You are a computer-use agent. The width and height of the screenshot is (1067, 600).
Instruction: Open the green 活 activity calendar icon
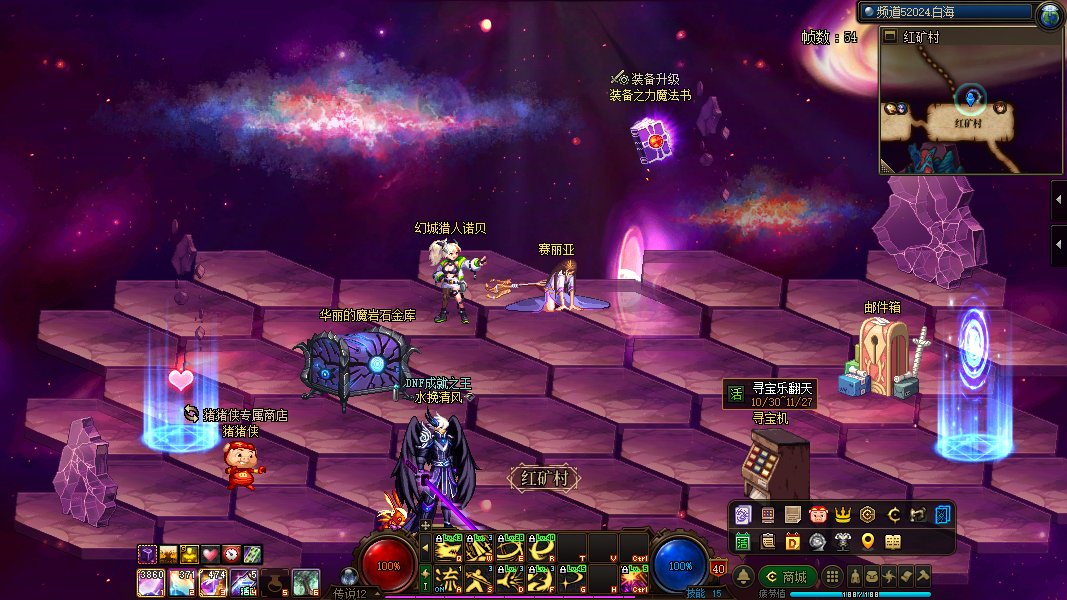(743, 541)
